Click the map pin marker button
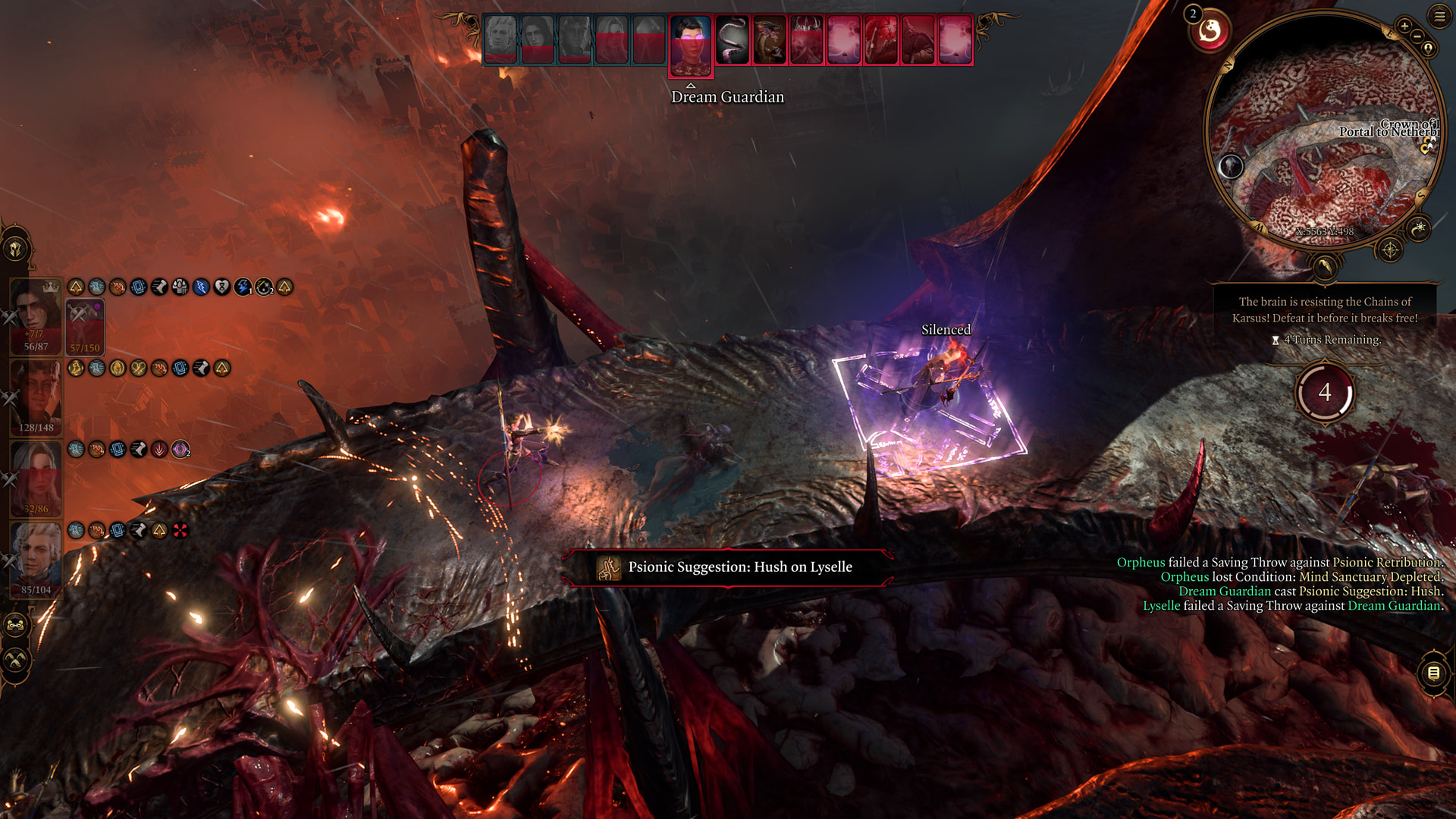 click(1428, 49)
